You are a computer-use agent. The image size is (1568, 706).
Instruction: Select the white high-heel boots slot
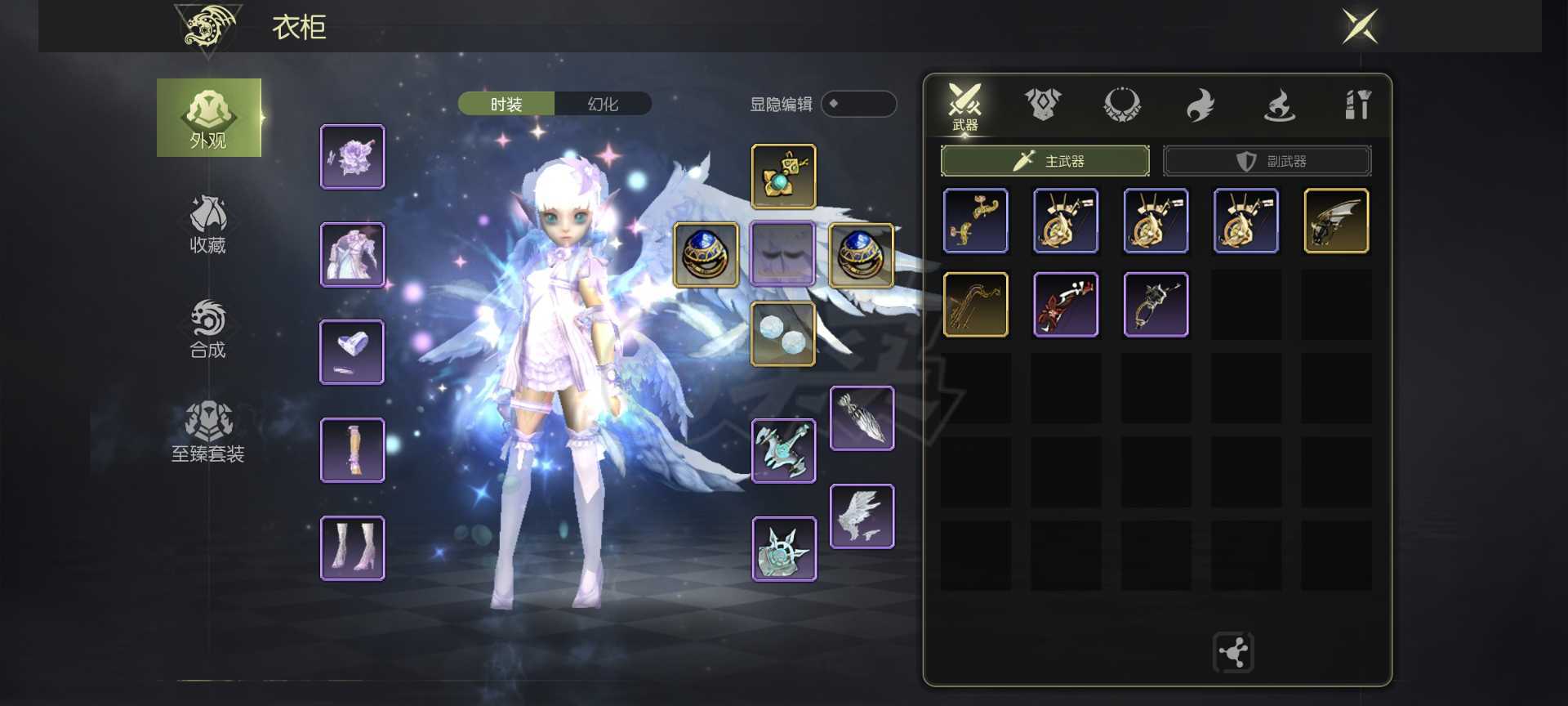(353, 548)
